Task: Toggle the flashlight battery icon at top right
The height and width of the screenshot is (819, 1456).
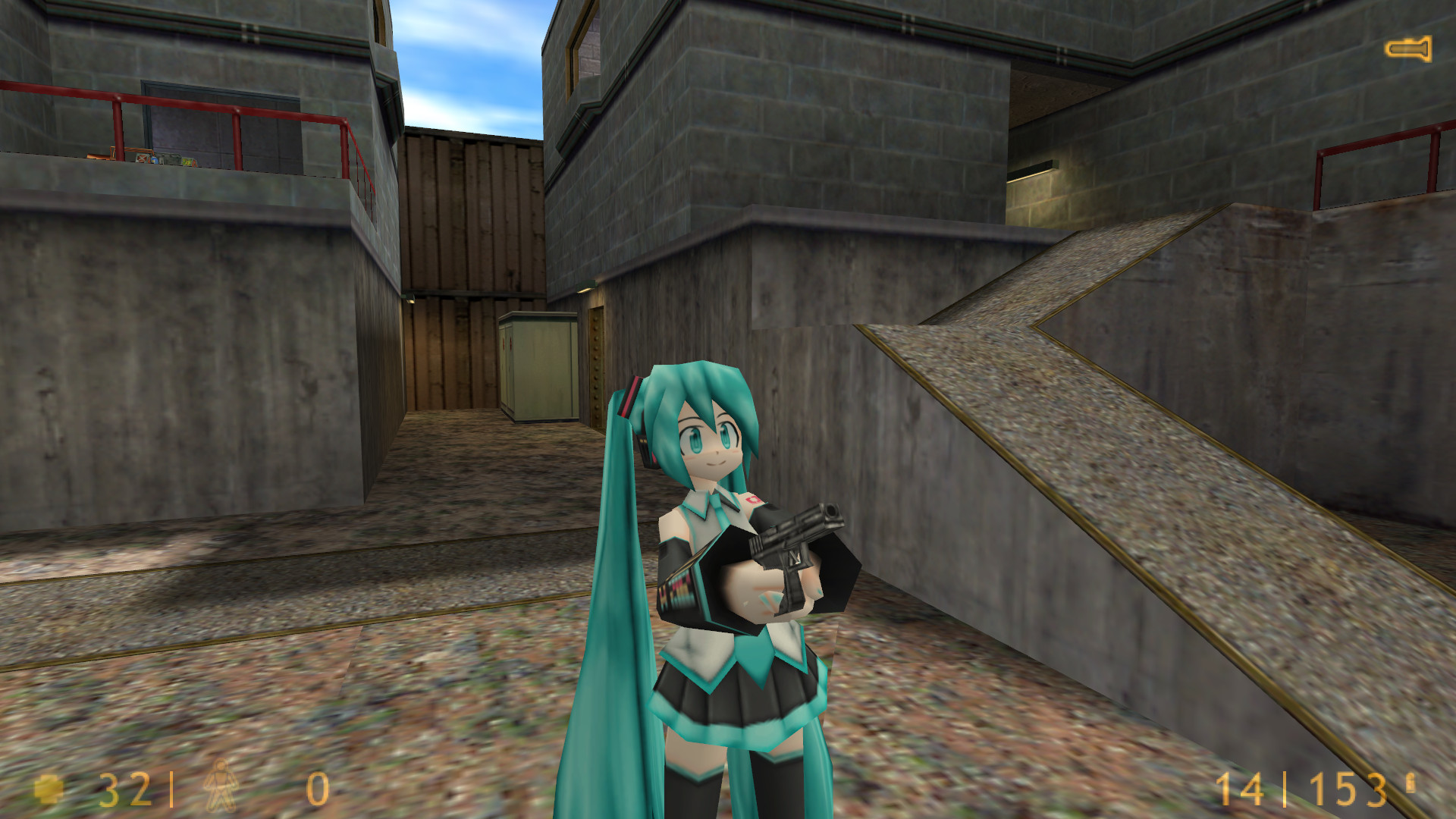Action: [1407, 49]
